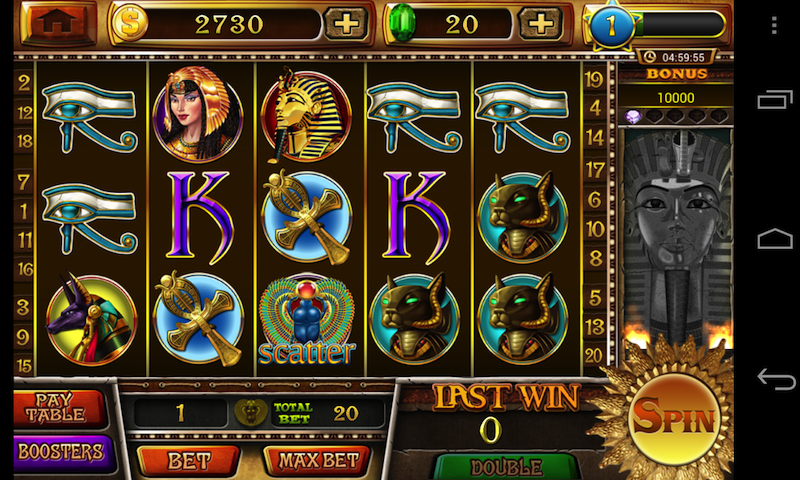This screenshot has height=480, width=800.
Task: Add more gold coins
Action: coord(346,24)
